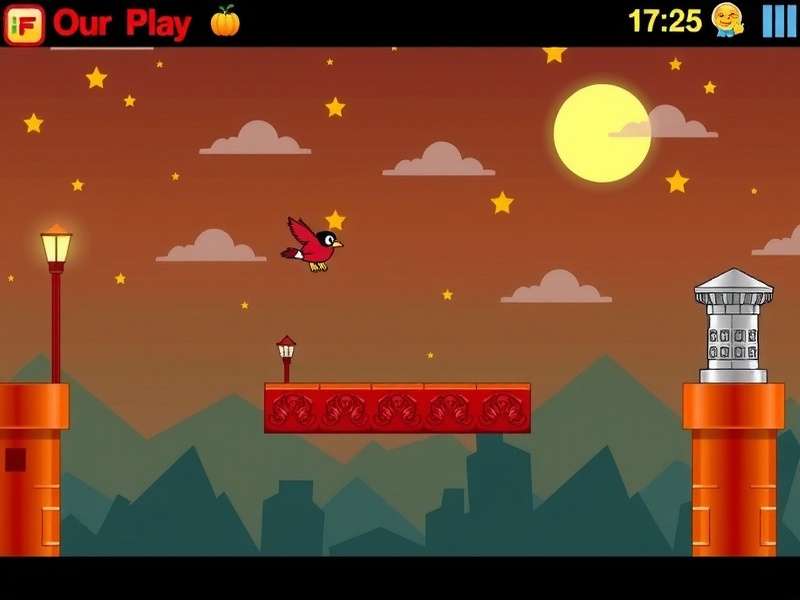This screenshot has height=600, width=800.
Task: Click the red F app logo icon
Action: (24, 23)
